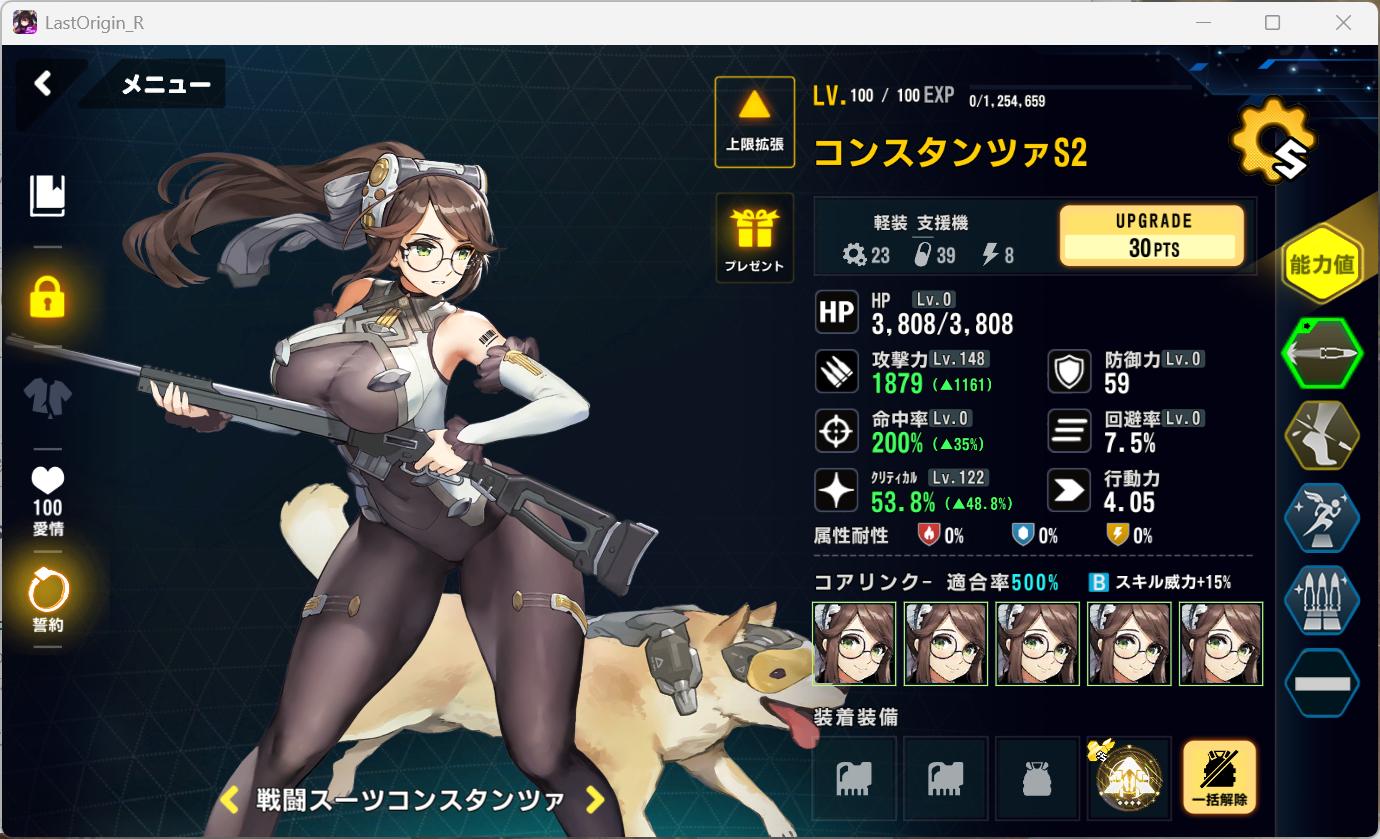
Task: Show next skin with right arrow
Action: click(595, 799)
